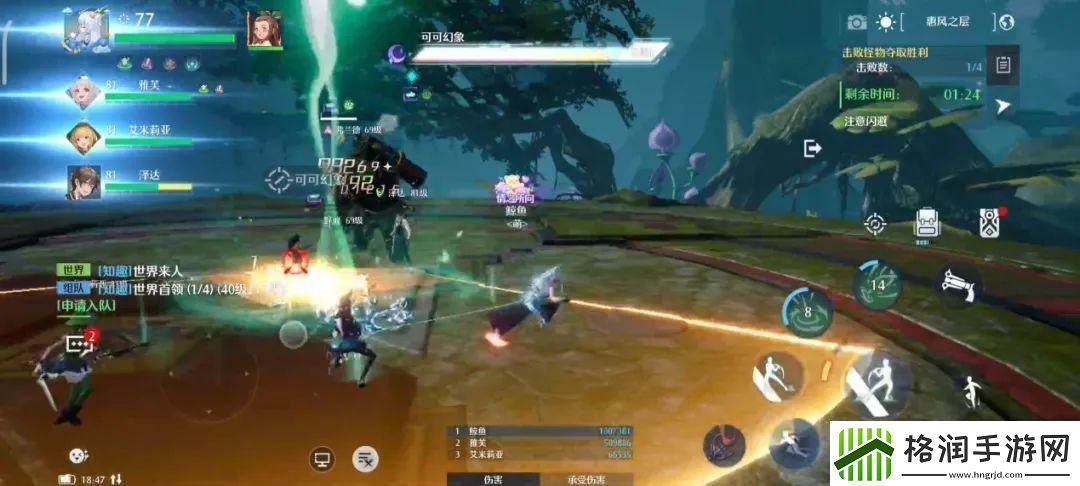Trigger the jump figure button
The height and width of the screenshot is (486, 1080).
pyautogui.click(x=969, y=390)
